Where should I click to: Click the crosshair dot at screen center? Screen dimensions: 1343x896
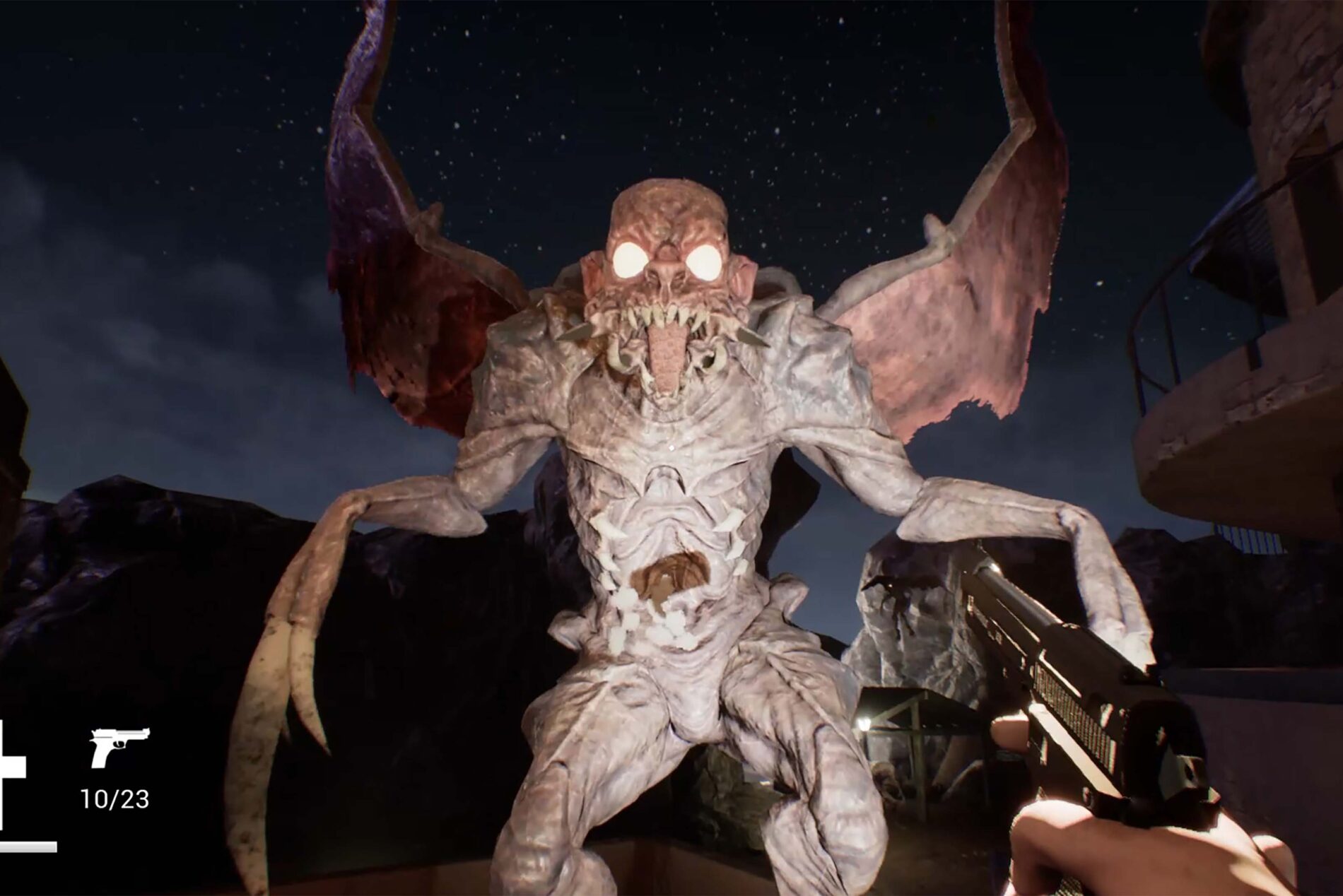coord(671,448)
